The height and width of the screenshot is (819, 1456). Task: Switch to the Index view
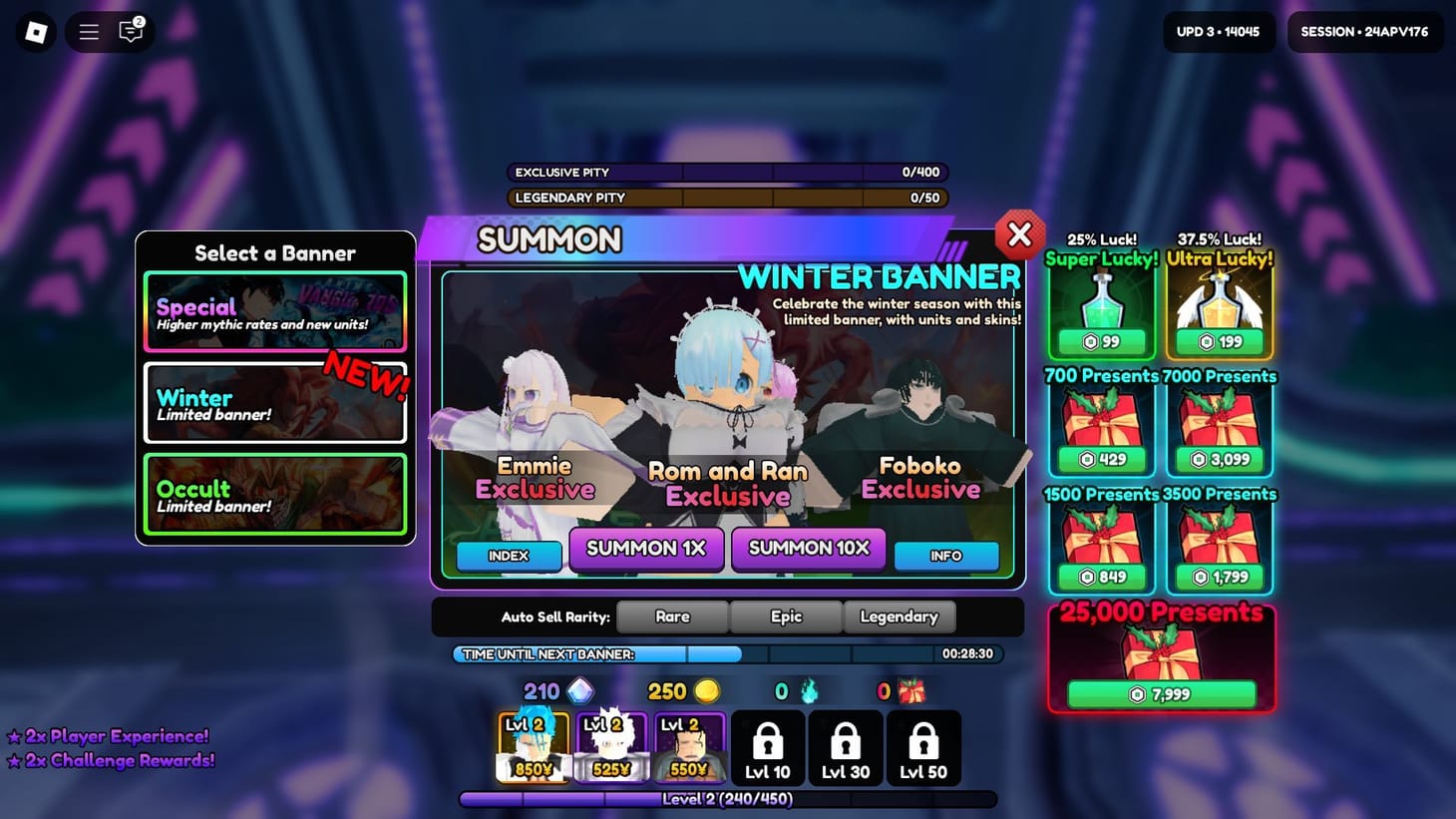(x=510, y=556)
